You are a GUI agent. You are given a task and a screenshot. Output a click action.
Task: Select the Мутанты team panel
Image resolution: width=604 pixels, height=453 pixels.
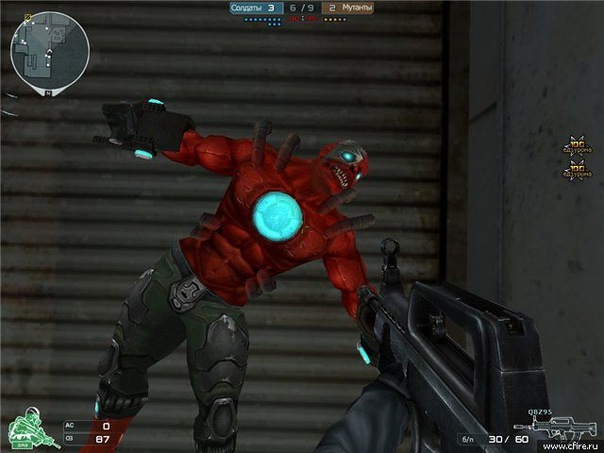348,8
